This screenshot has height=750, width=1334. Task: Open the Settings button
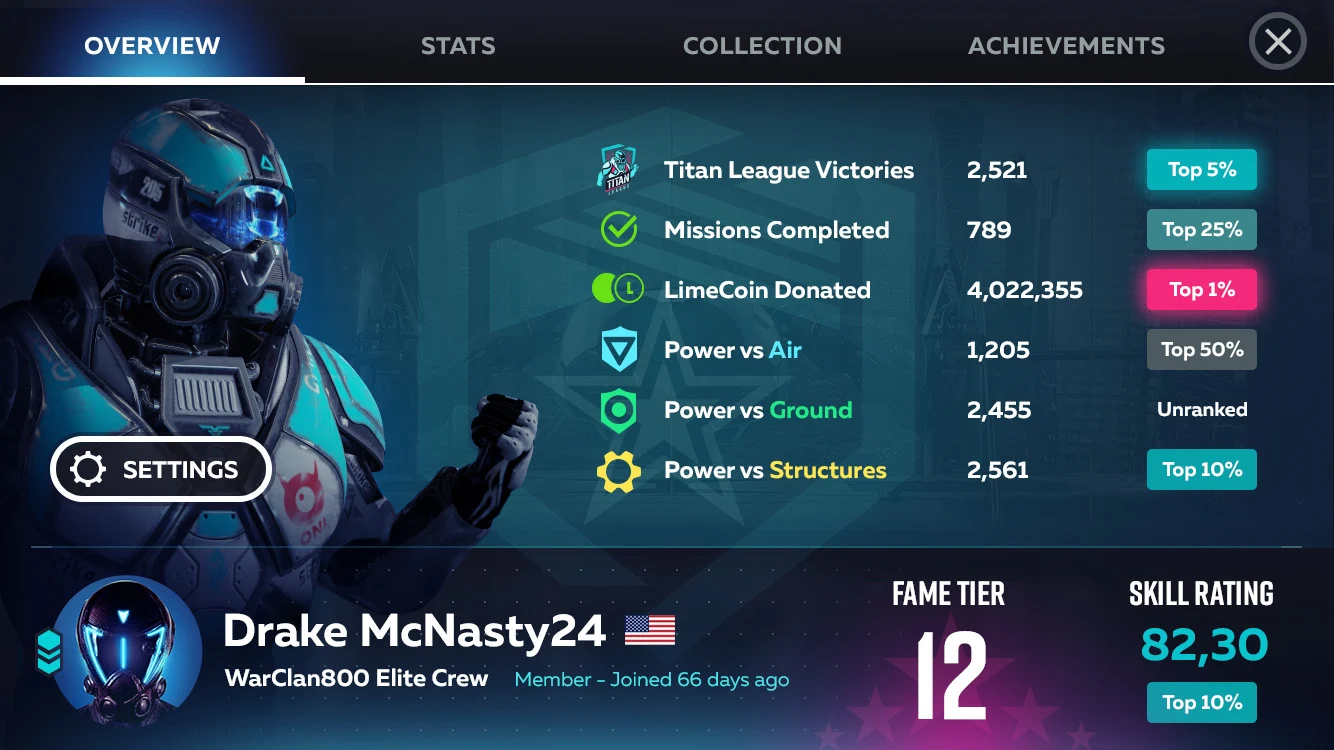(x=161, y=469)
